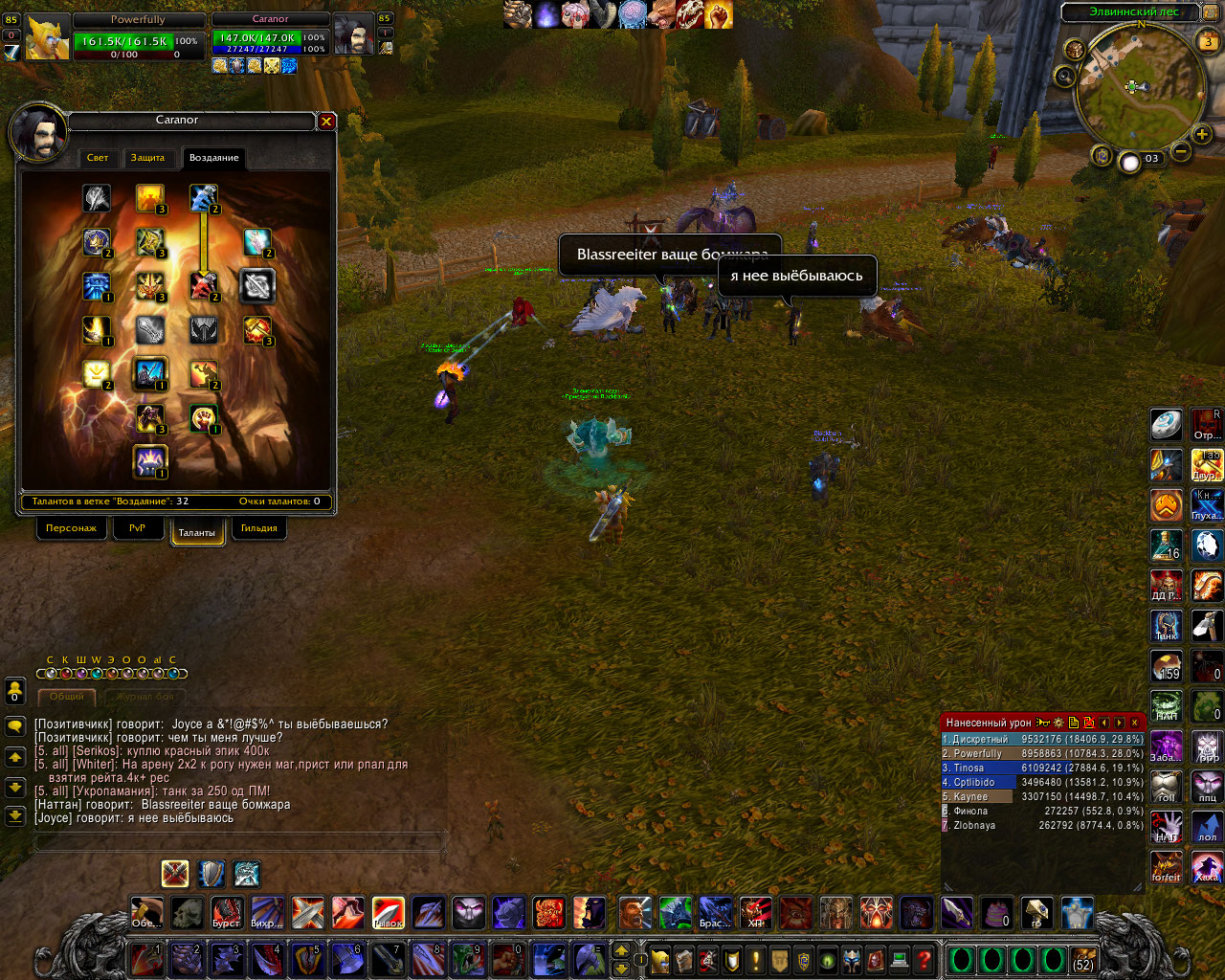Select the Воздаяние talent tab

213,158
